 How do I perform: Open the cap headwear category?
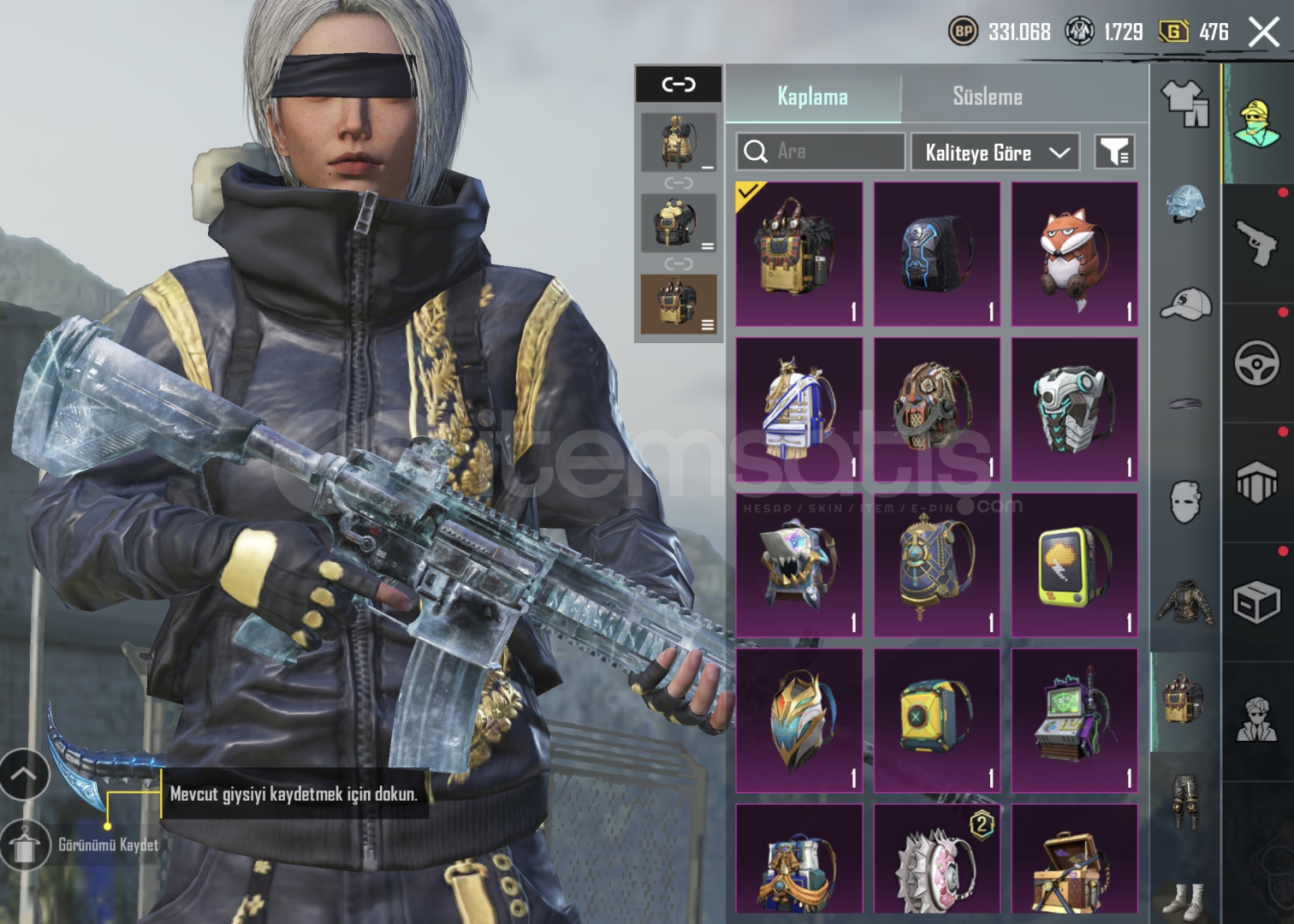pos(1184,304)
